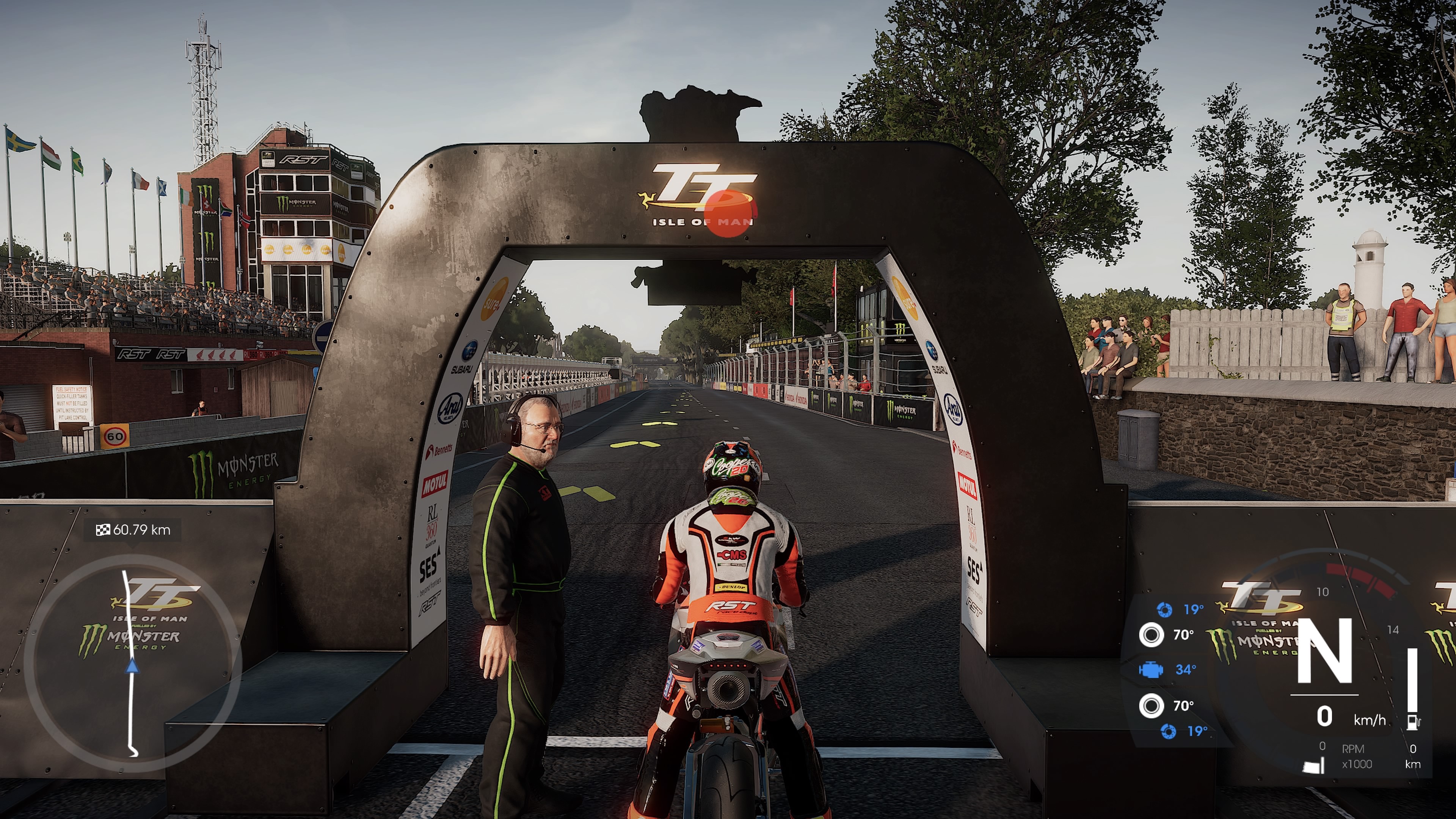Click the circular track minimap

(x=133, y=663)
